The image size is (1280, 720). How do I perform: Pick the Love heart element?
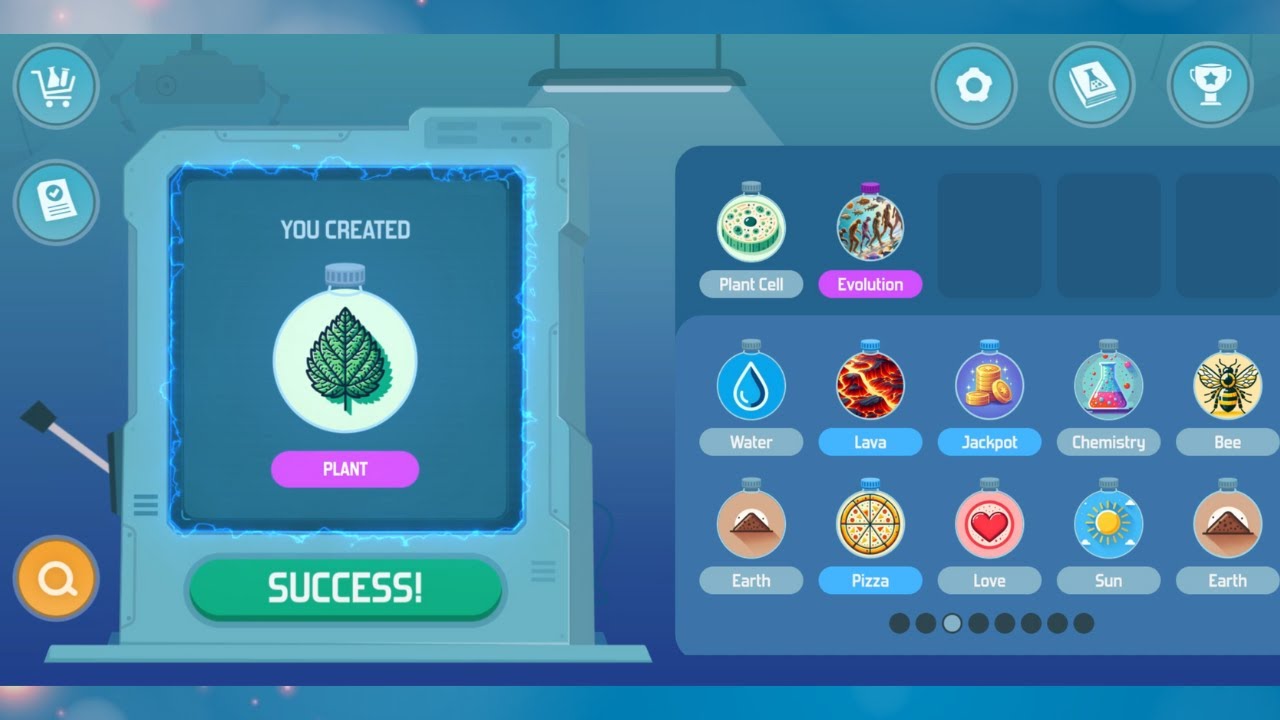(x=990, y=523)
